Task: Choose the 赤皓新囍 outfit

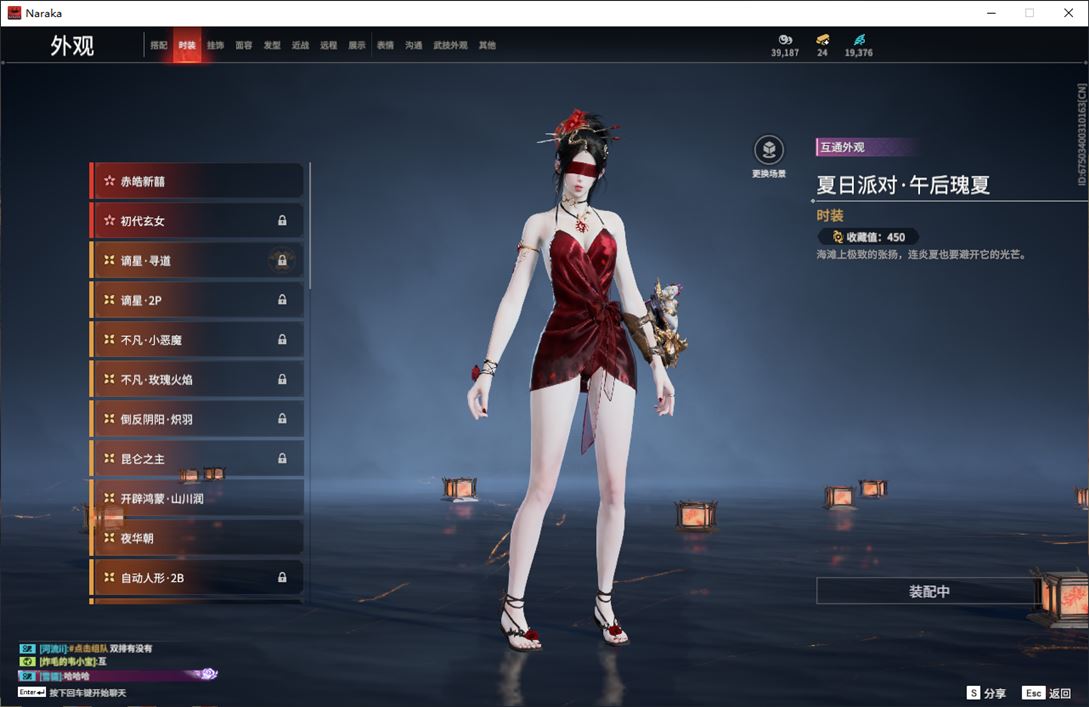Action: pos(197,181)
